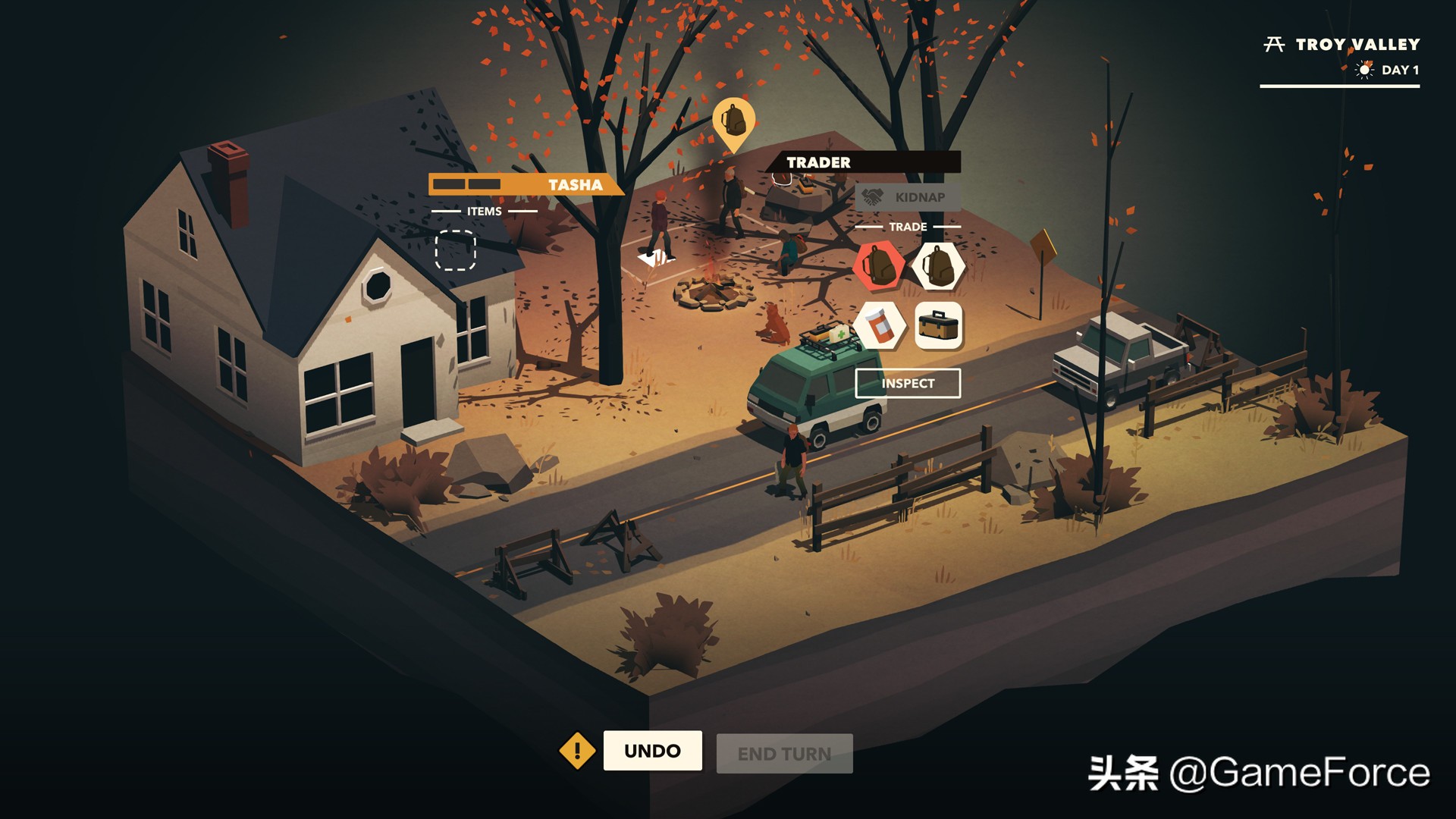Choose the toolbox trade item

pyautogui.click(x=938, y=325)
